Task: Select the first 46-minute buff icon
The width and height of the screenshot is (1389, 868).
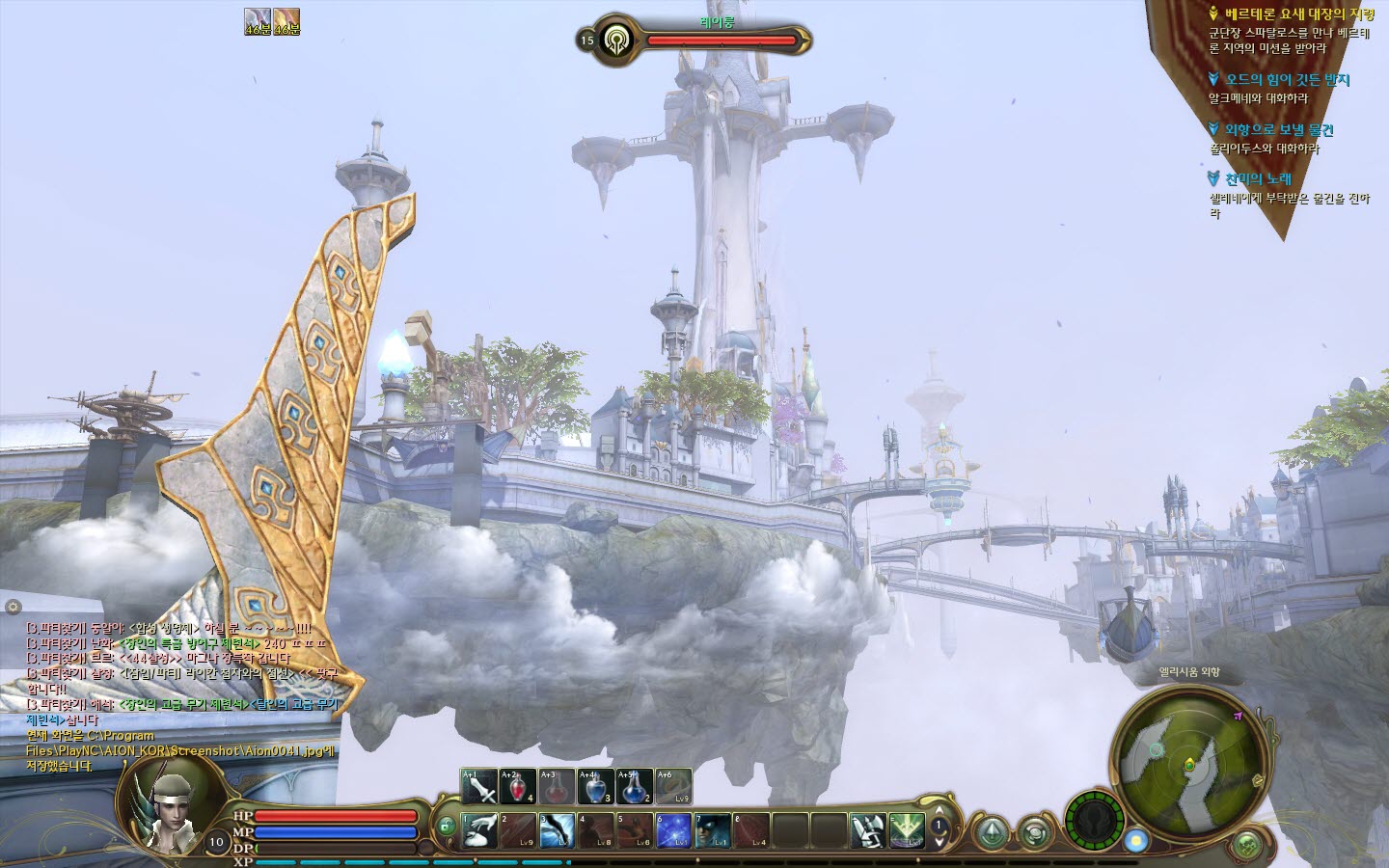Action: [258, 19]
